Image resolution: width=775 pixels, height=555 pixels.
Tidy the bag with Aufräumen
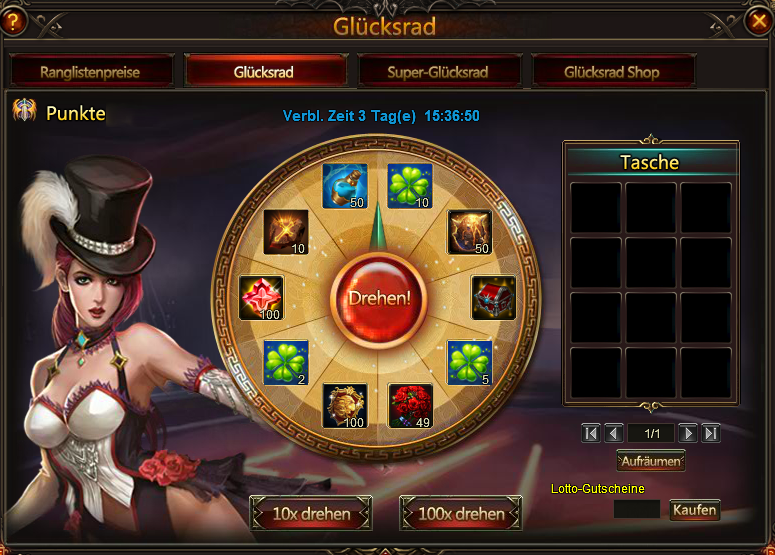pyautogui.click(x=651, y=462)
